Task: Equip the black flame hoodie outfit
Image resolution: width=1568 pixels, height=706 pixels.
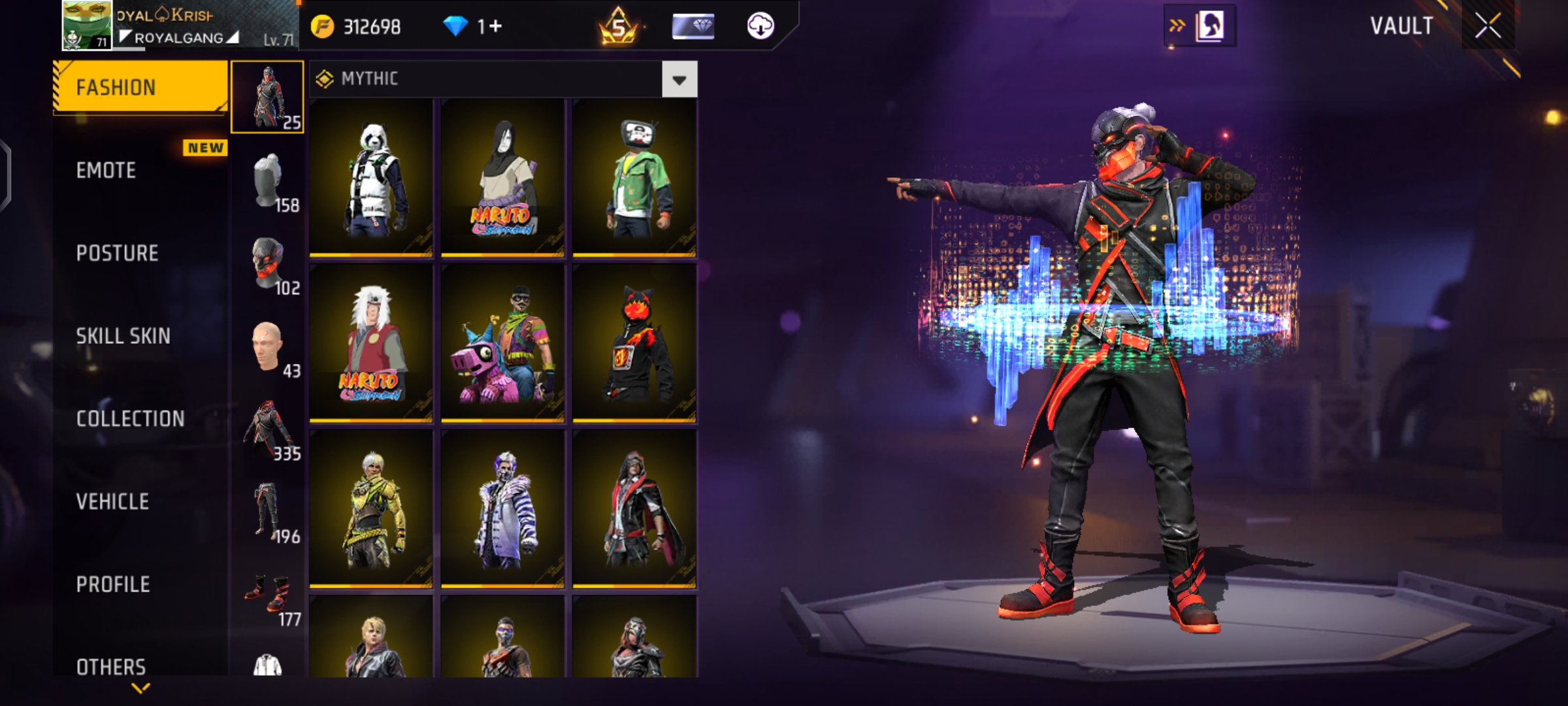Action: coord(634,343)
